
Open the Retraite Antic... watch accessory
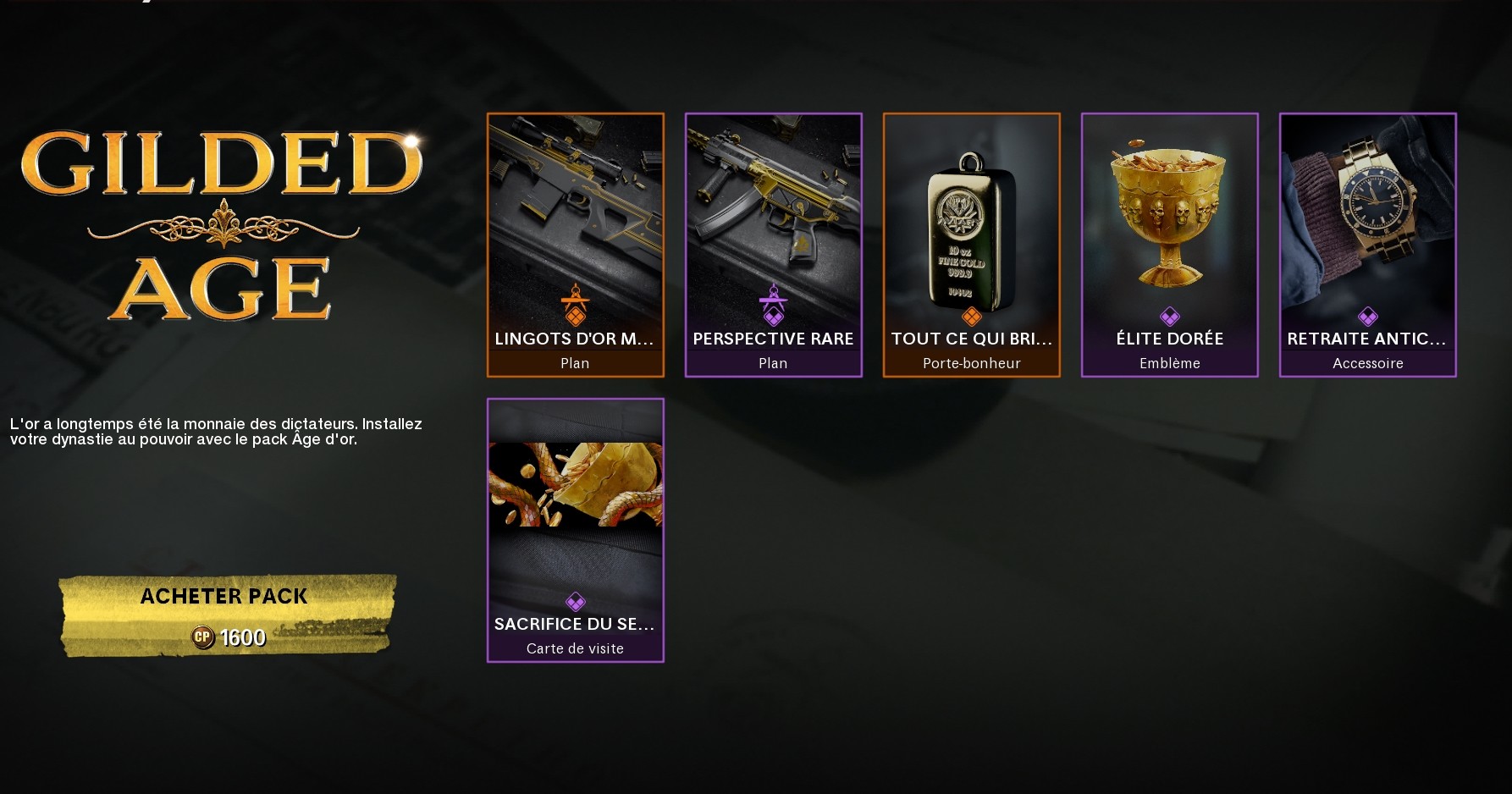click(1368, 212)
